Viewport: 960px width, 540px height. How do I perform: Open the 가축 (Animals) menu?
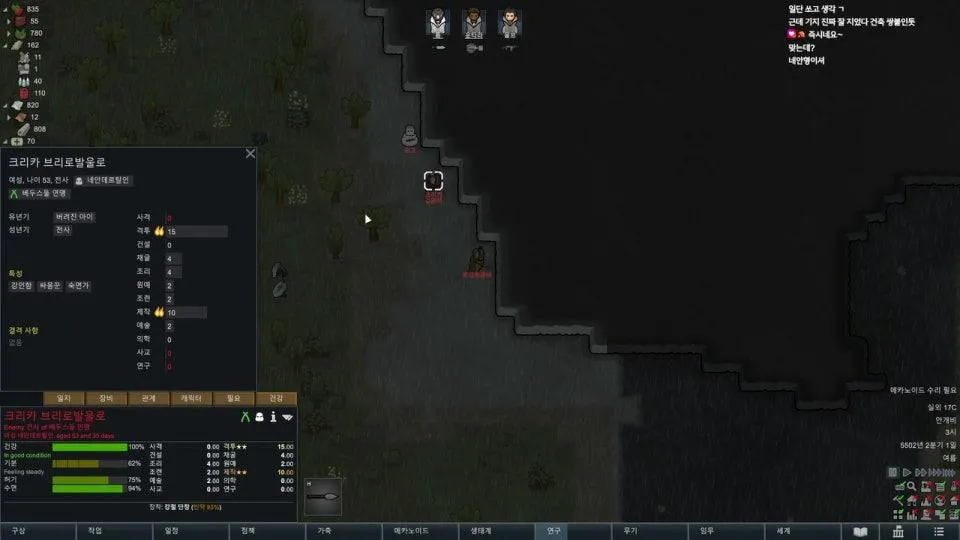point(325,531)
